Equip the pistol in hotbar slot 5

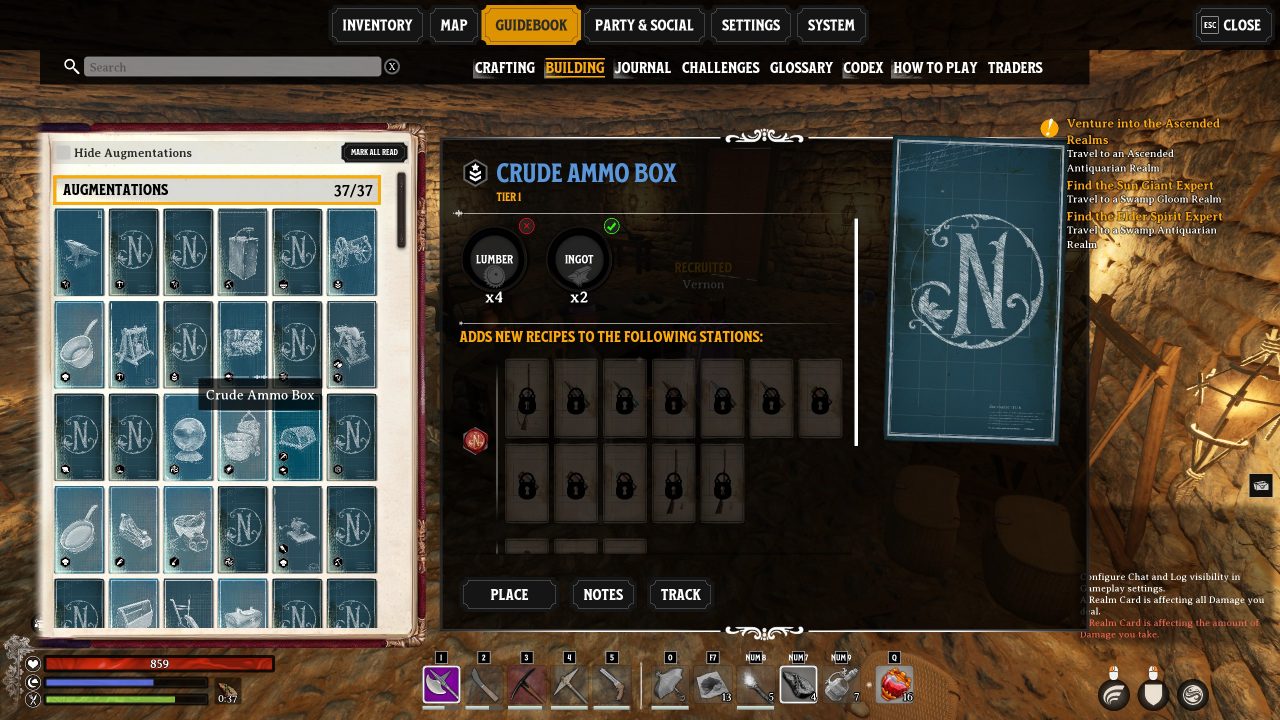(610, 685)
